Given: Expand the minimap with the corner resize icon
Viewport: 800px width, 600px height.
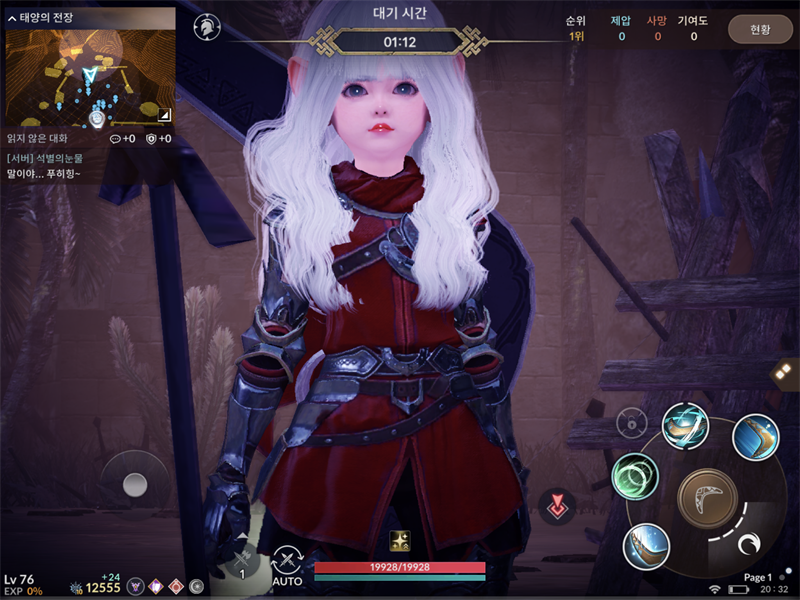Looking at the screenshot, I should click(x=164, y=115).
